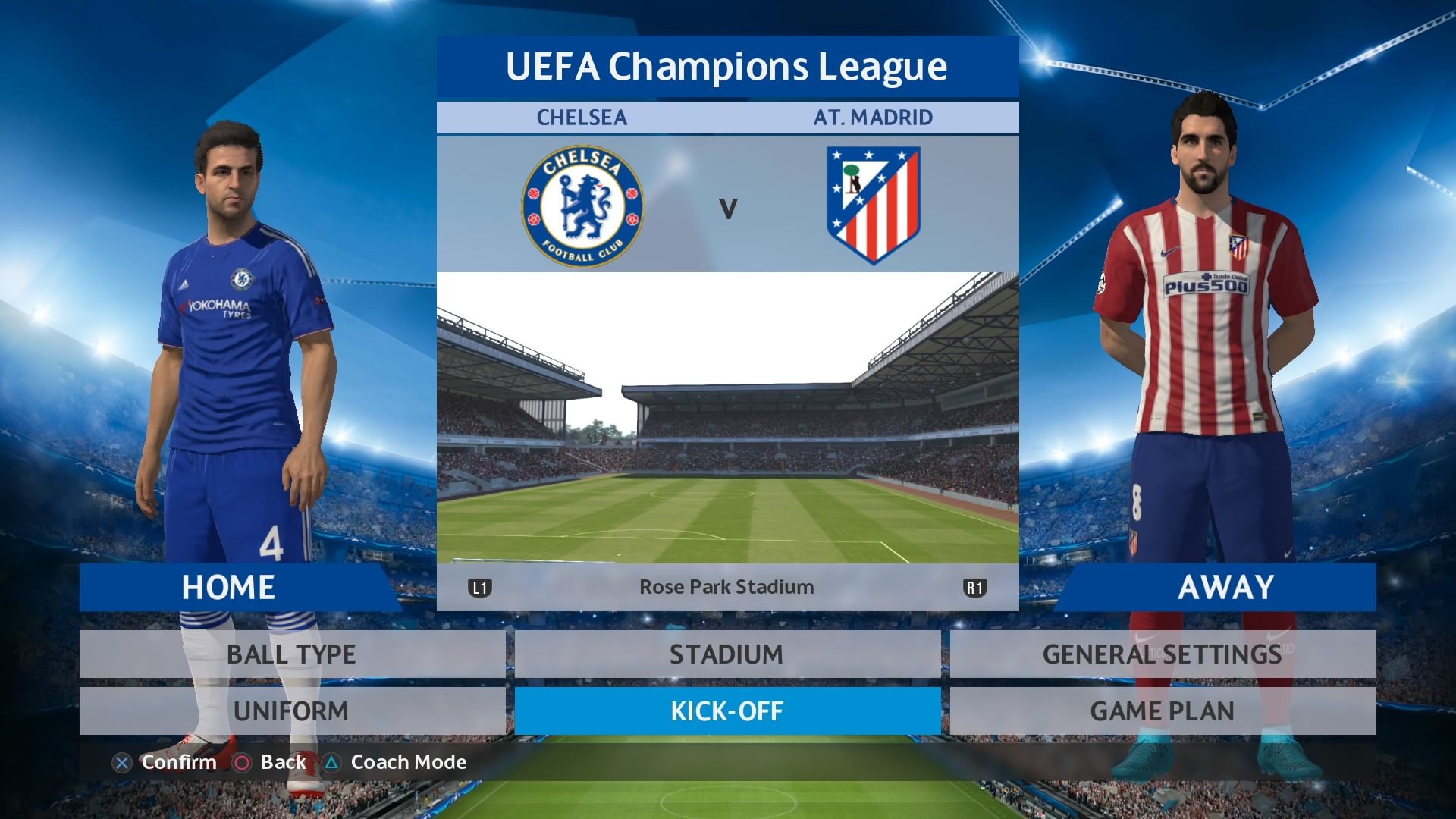Select the AT. MADRID team name tab
1456x819 pixels.
[874, 117]
